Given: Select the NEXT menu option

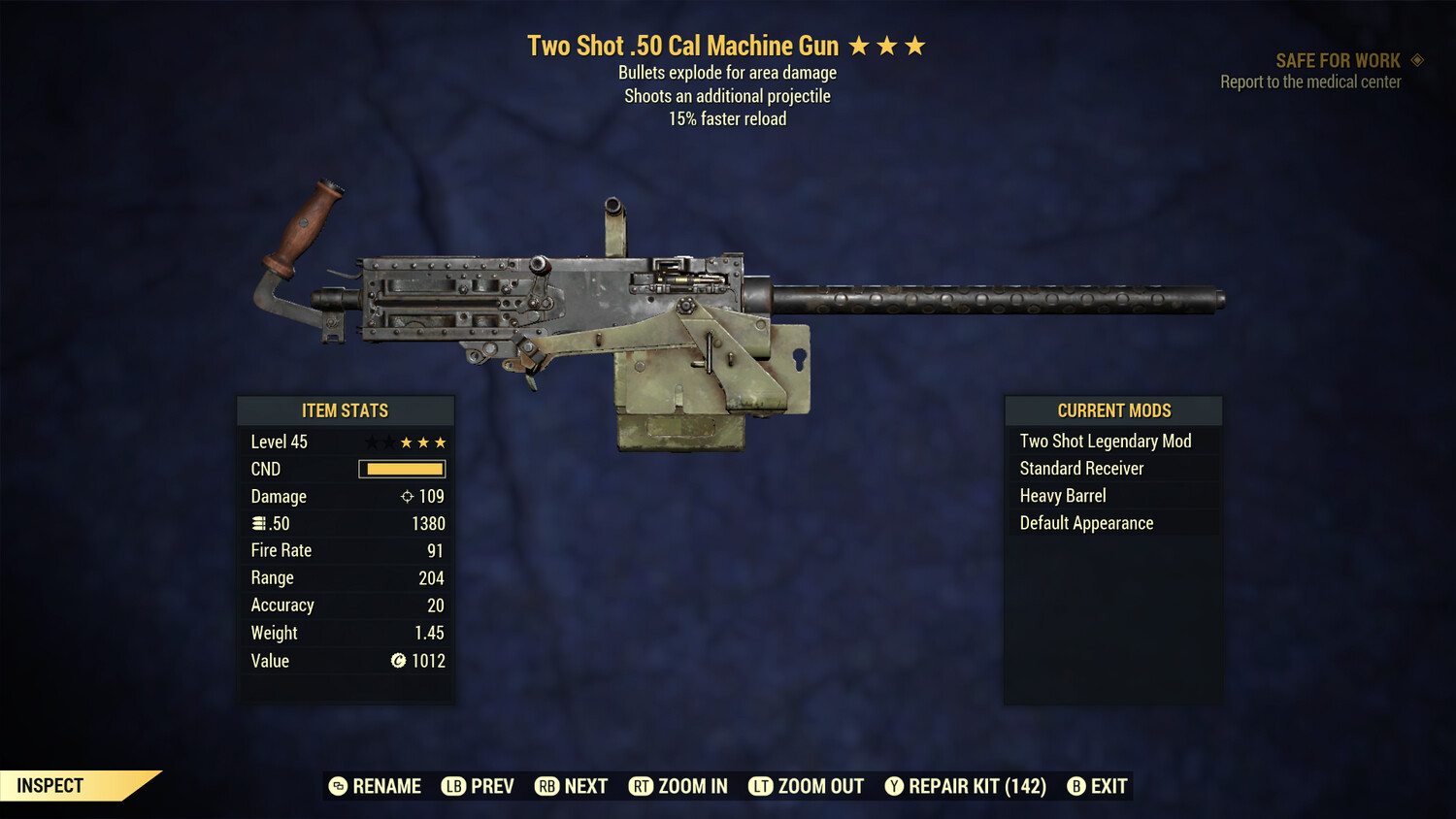Looking at the screenshot, I should pos(572,786).
